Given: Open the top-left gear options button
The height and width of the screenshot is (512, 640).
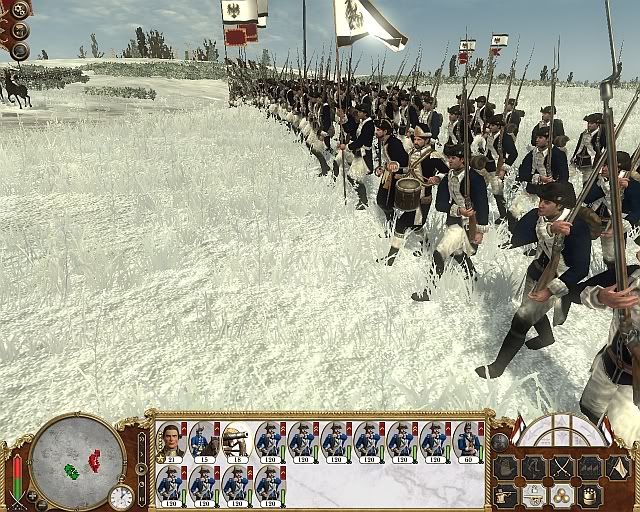Looking at the screenshot, I should click(19, 10).
